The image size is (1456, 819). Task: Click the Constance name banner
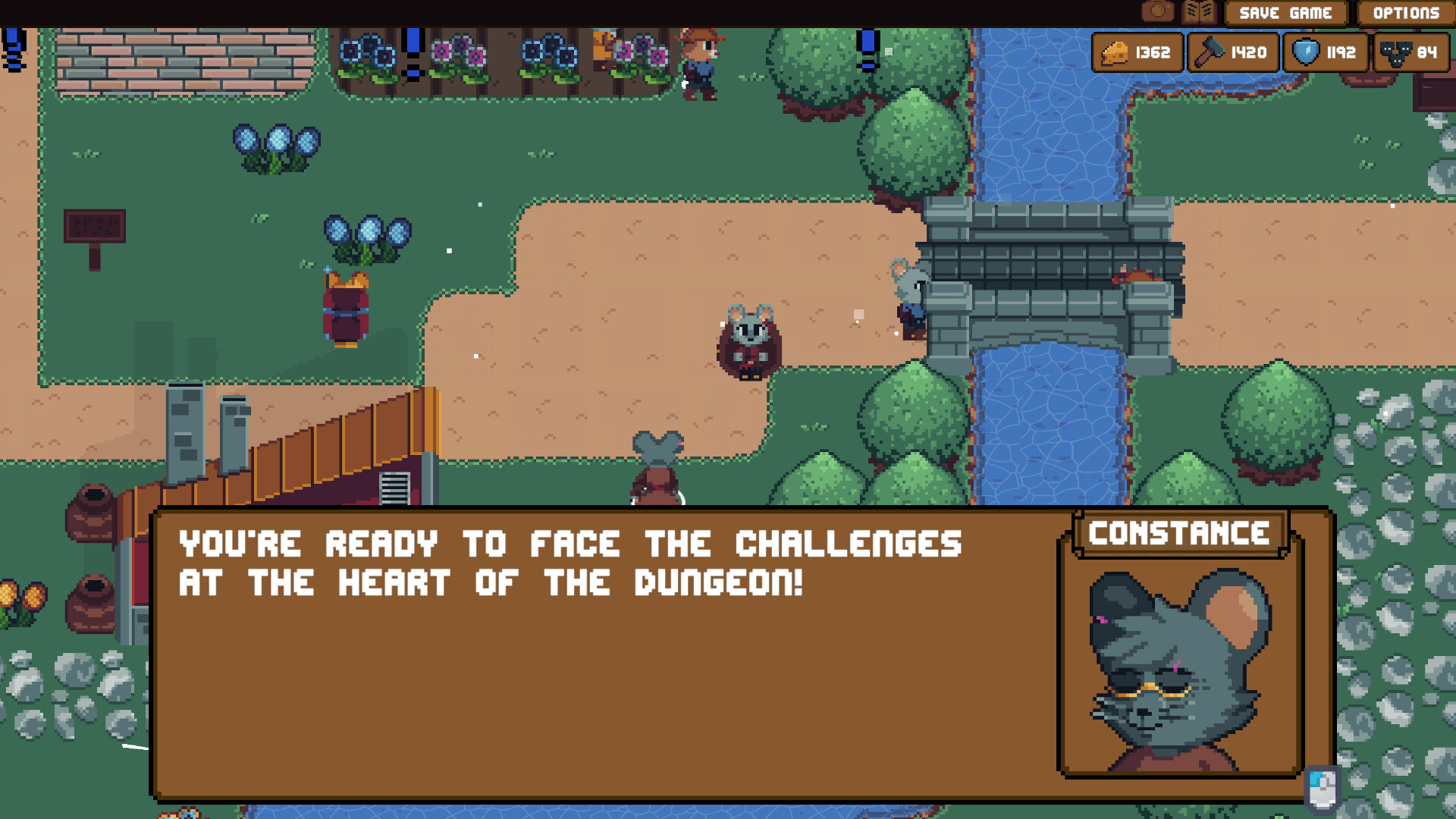[1179, 533]
